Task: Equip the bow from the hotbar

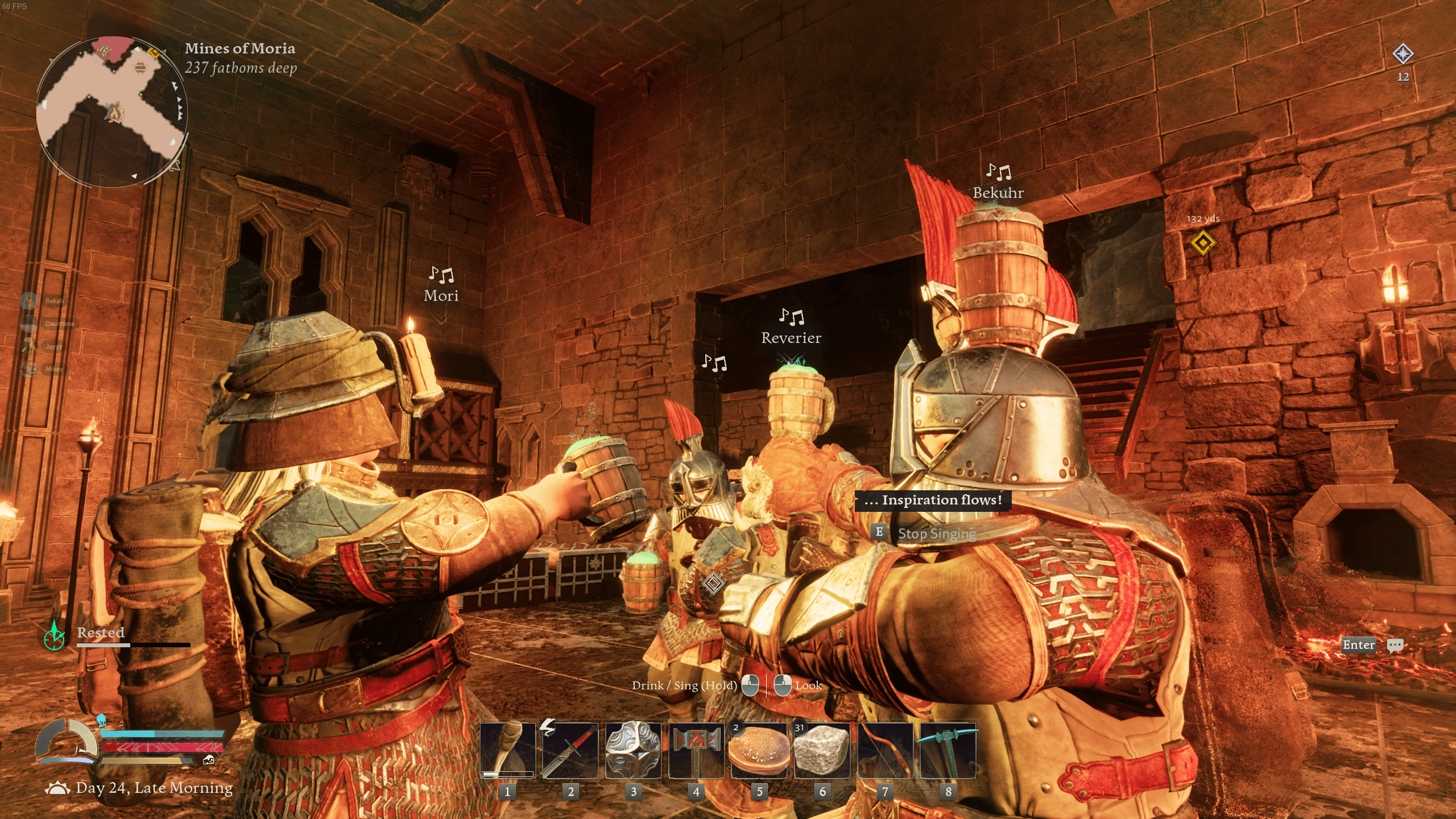Action: click(x=885, y=751)
